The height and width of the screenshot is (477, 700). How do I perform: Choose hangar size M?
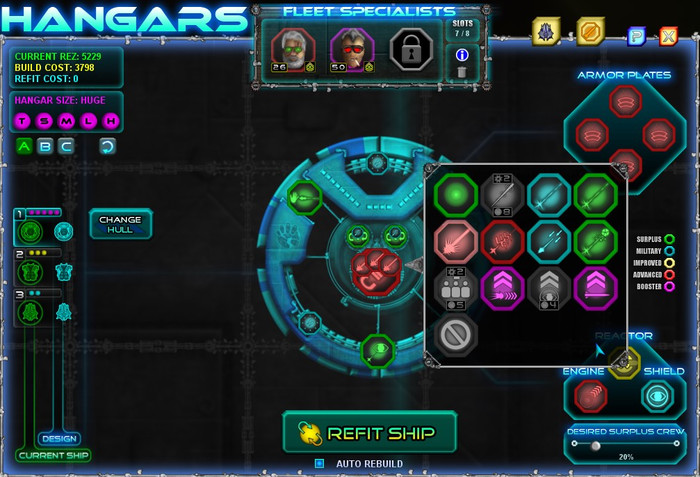(67, 121)
